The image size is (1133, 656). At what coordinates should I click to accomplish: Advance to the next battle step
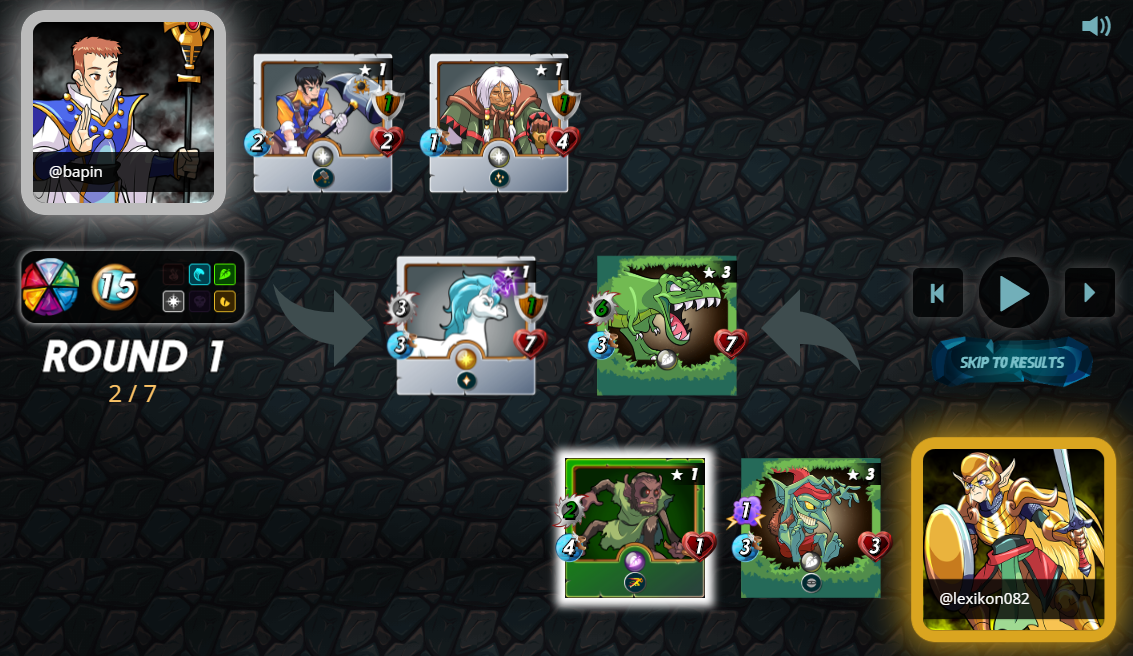point(1089,293)
